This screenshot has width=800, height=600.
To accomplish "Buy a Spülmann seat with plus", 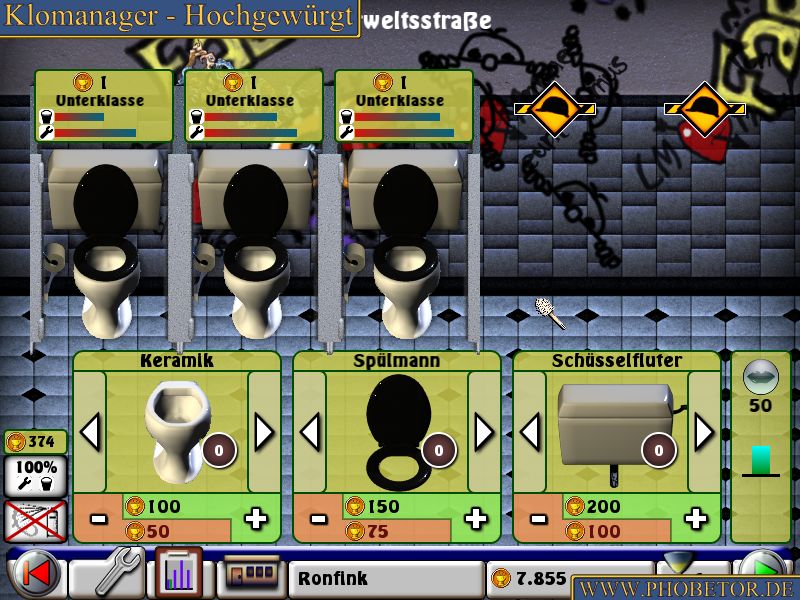I will [477, 519].
